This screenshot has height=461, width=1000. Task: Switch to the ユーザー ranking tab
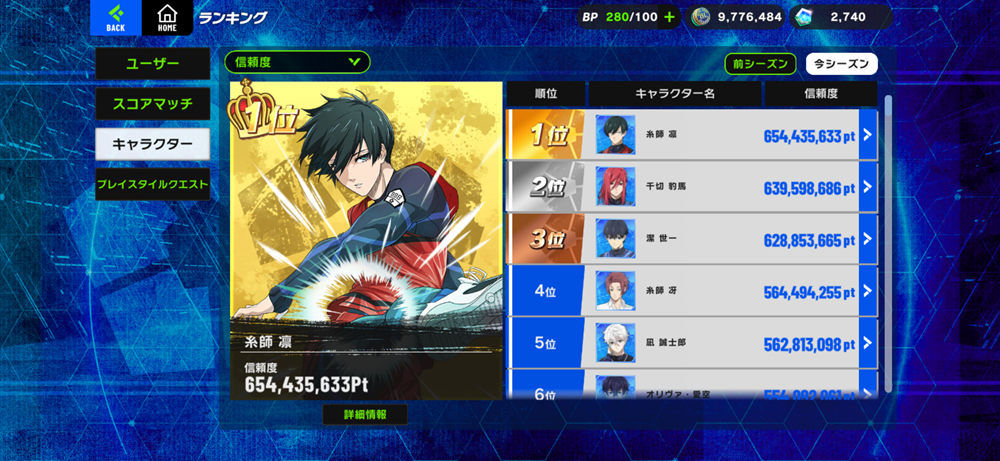(x=152, y=64)
